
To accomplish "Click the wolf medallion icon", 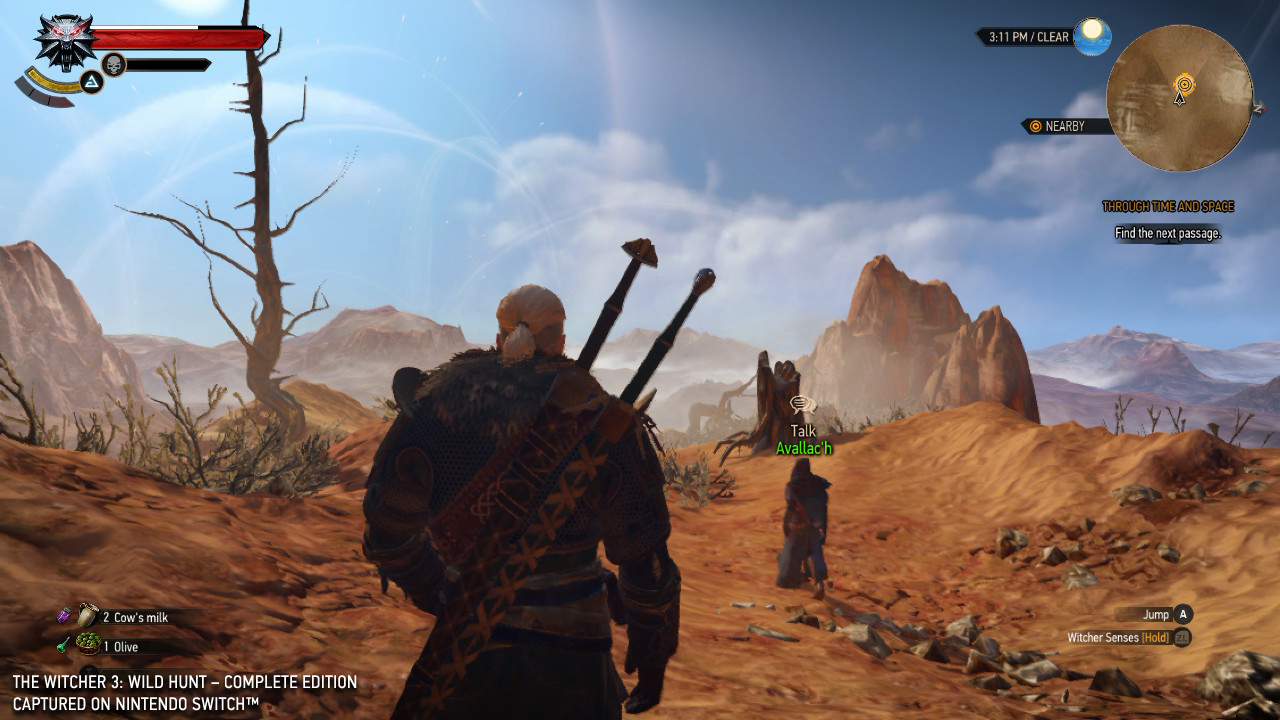I will [64, 40].
